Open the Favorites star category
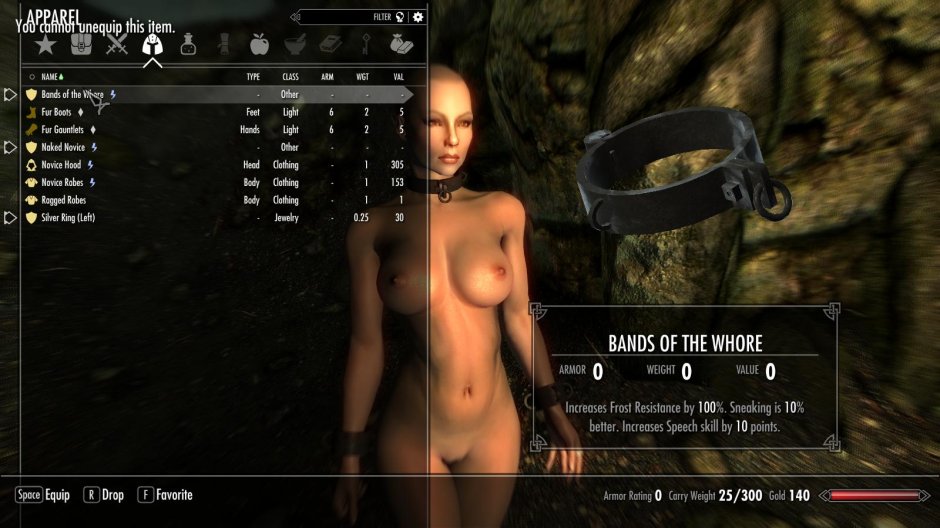The height and width of the screenshot is (528, 940). click(x=45, y=45)
